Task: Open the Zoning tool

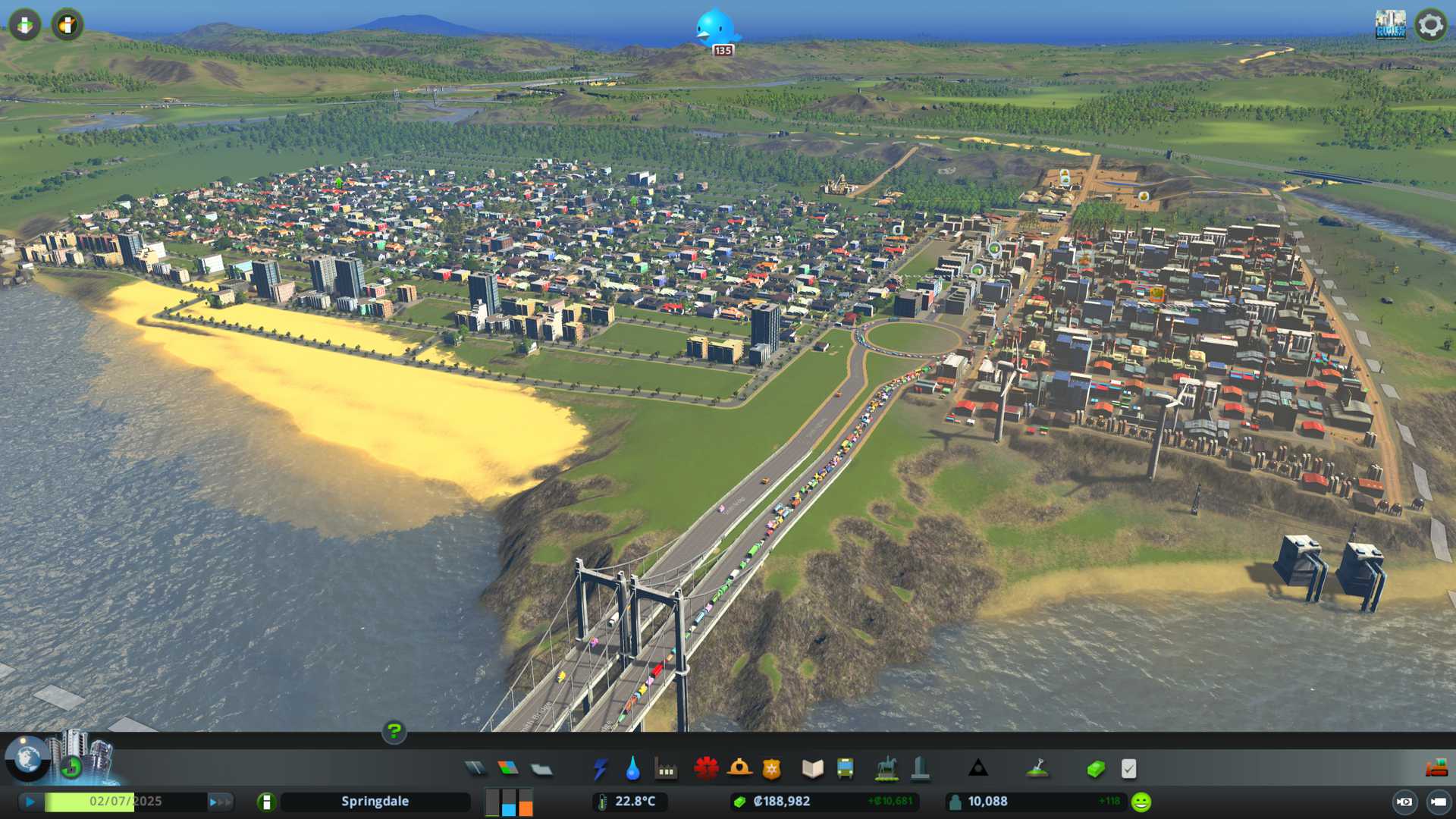Action: [508, 769]
